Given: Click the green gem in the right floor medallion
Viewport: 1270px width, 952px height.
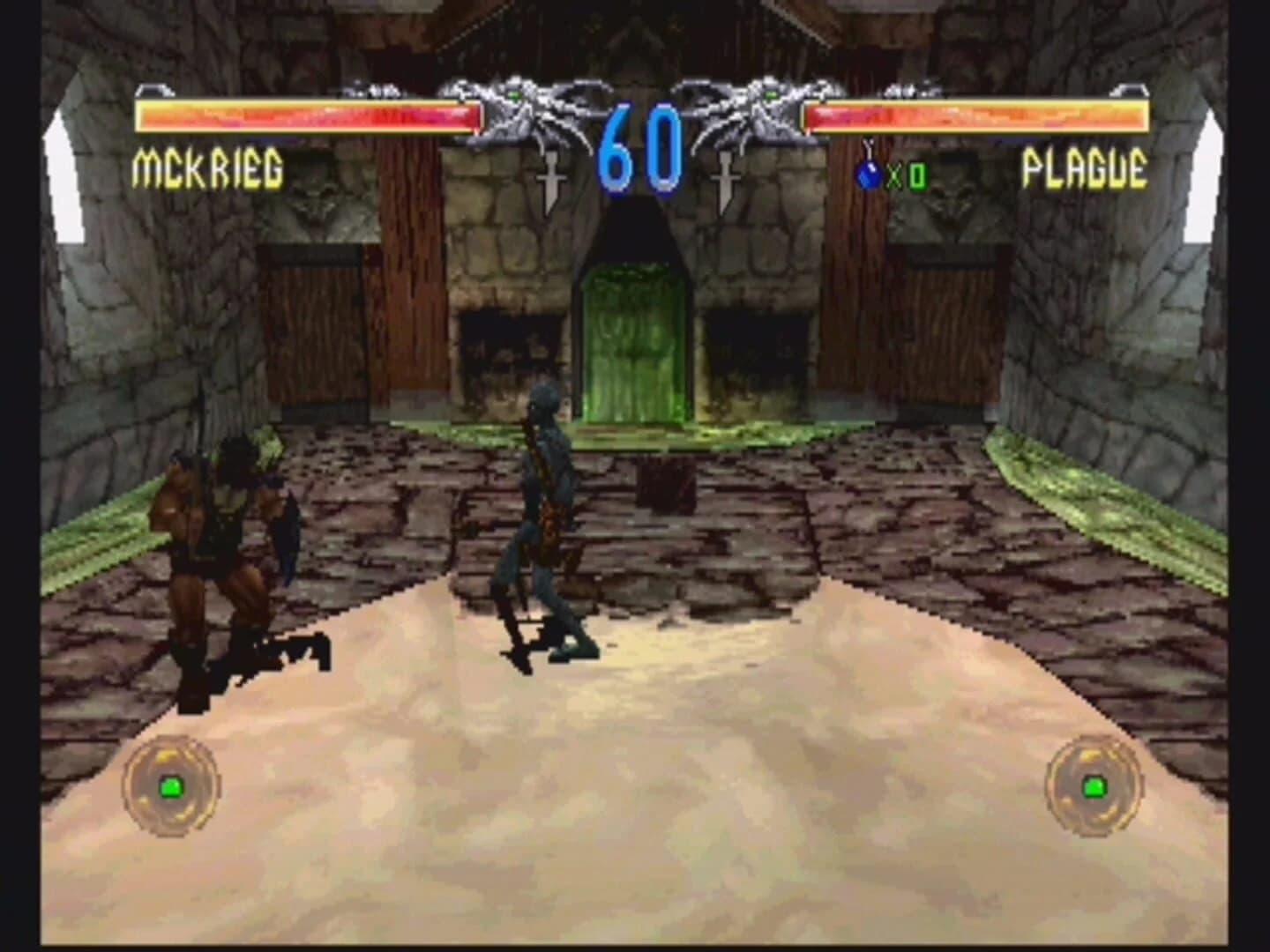Looking at the screenshot, I should coord(1096,785).
